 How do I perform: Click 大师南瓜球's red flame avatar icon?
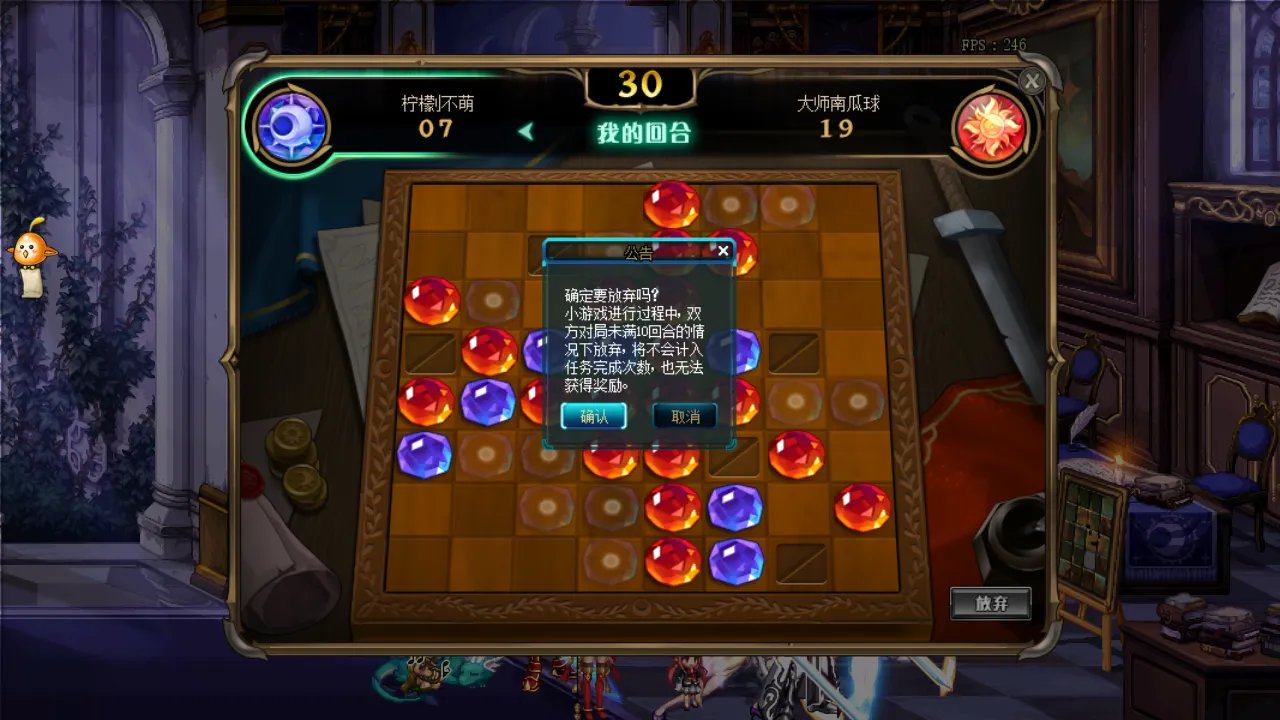(x=993, y=127)
